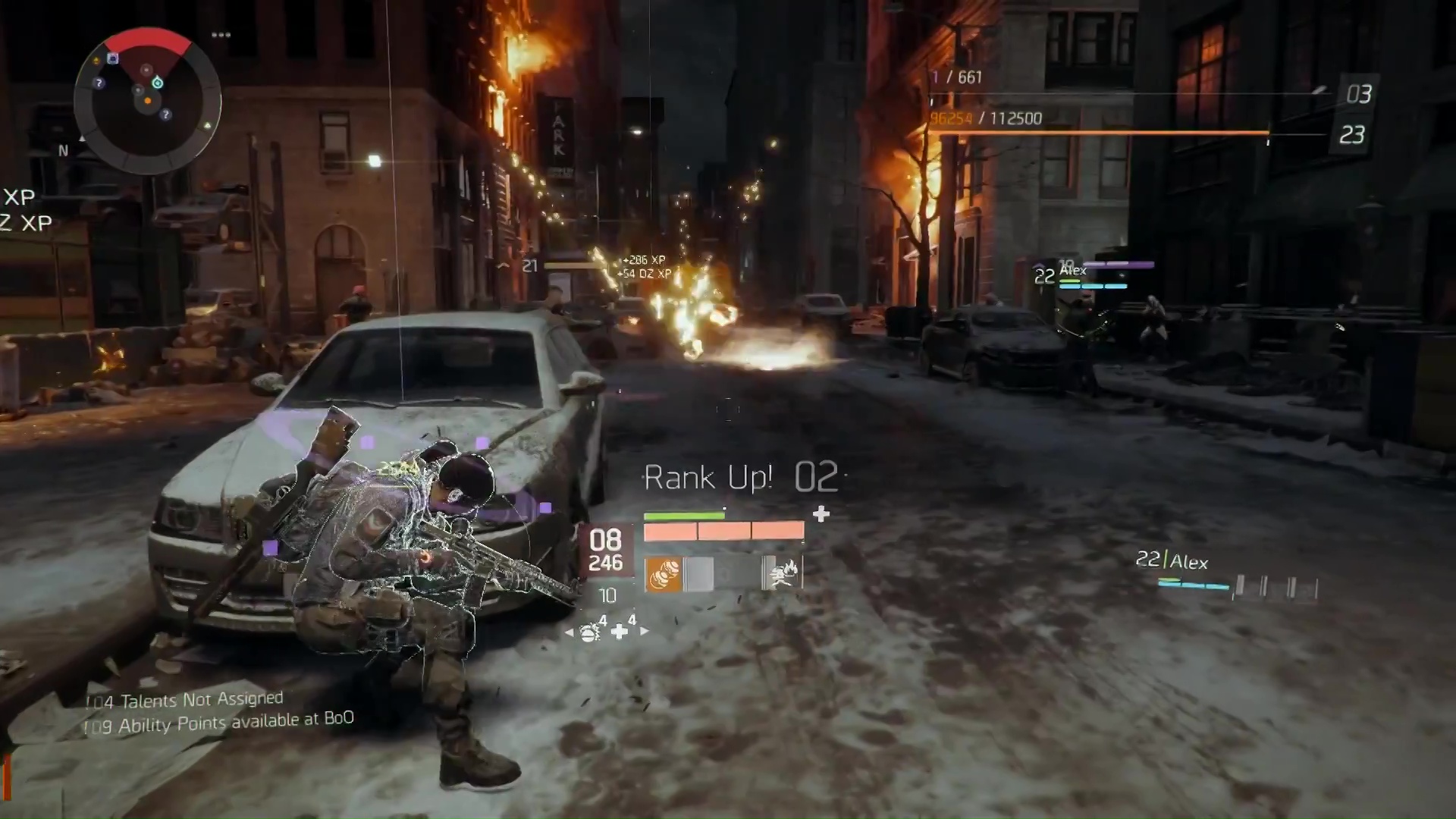
Task: Open the Talents Not Assigned notice
Action: [x=184, y=700]
